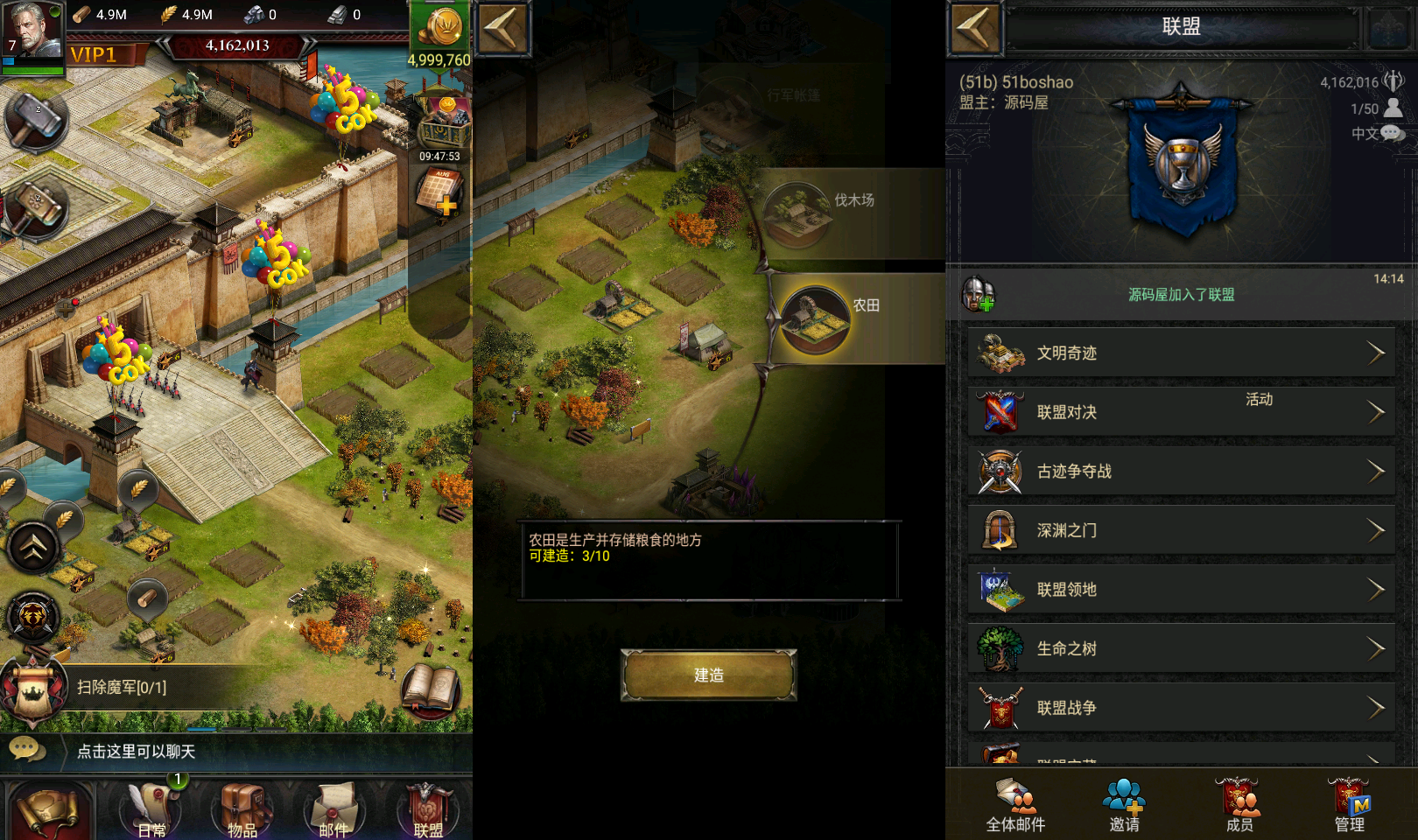
Task: Click the blue experience bar under the avatar
Action: [33, 59]
